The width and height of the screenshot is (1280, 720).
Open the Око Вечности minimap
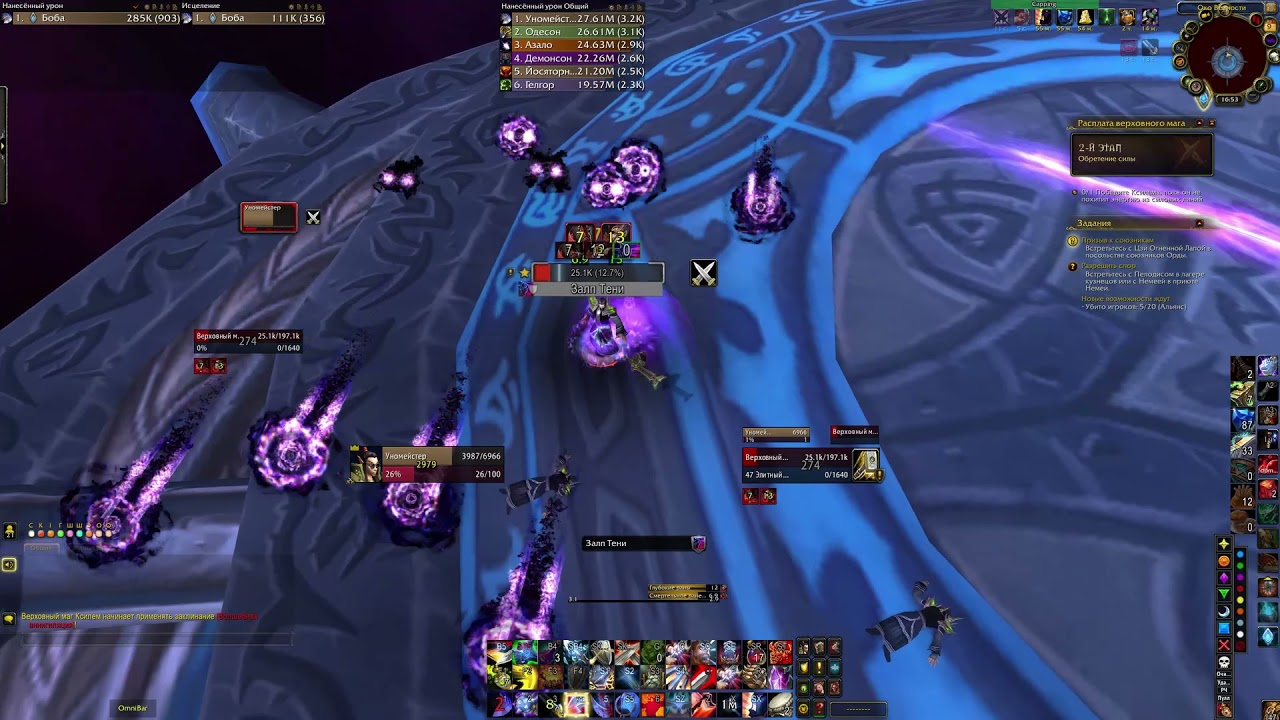1228,62
